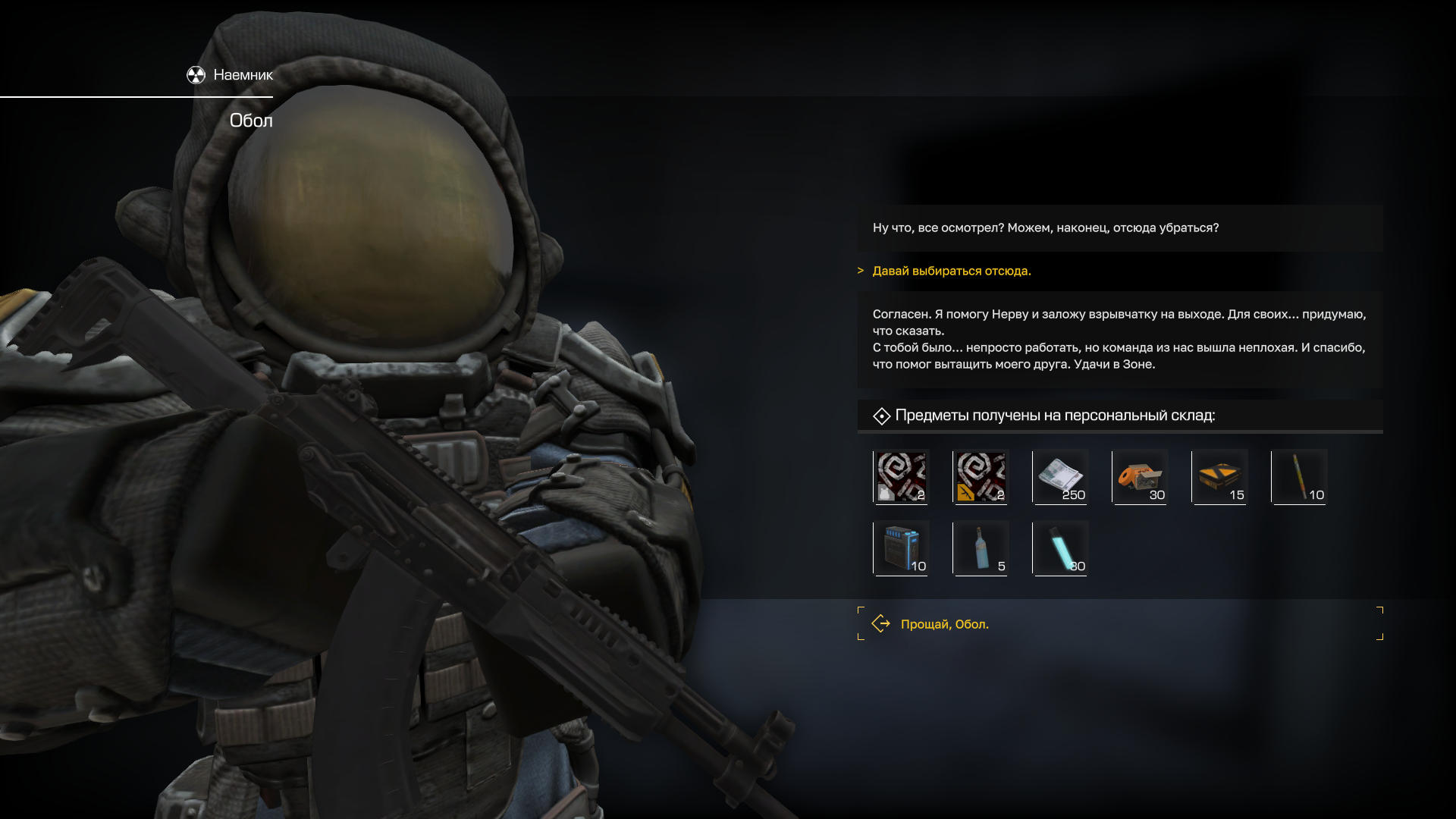Select the blue-lit battery reward slot
This screenshot has height=819, width=1456.
902,548
